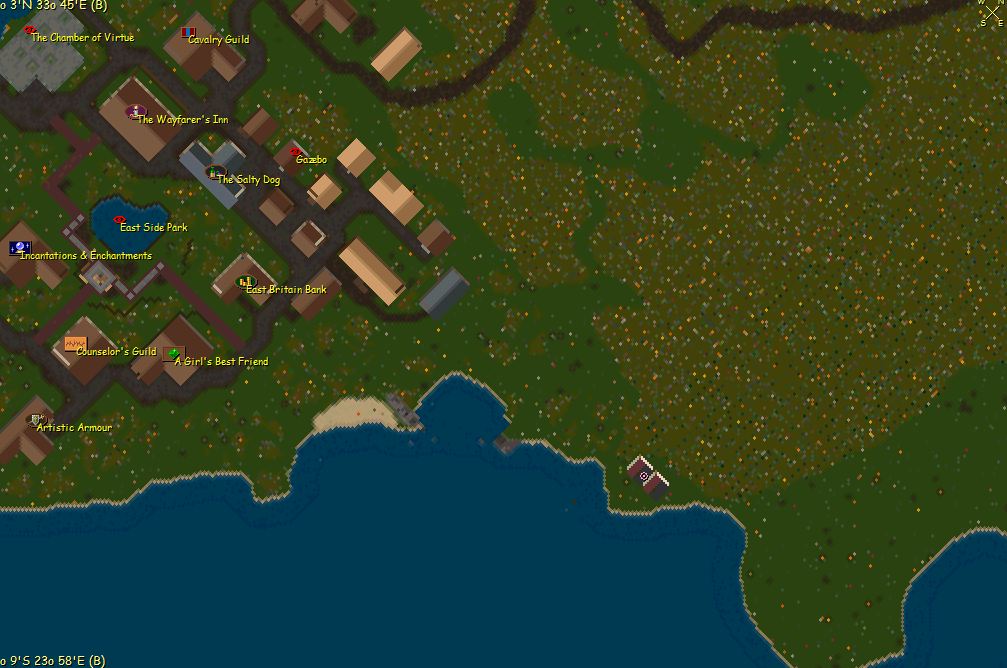
Task: Select The Wayfarer's Inn marker
Action: 137,111
